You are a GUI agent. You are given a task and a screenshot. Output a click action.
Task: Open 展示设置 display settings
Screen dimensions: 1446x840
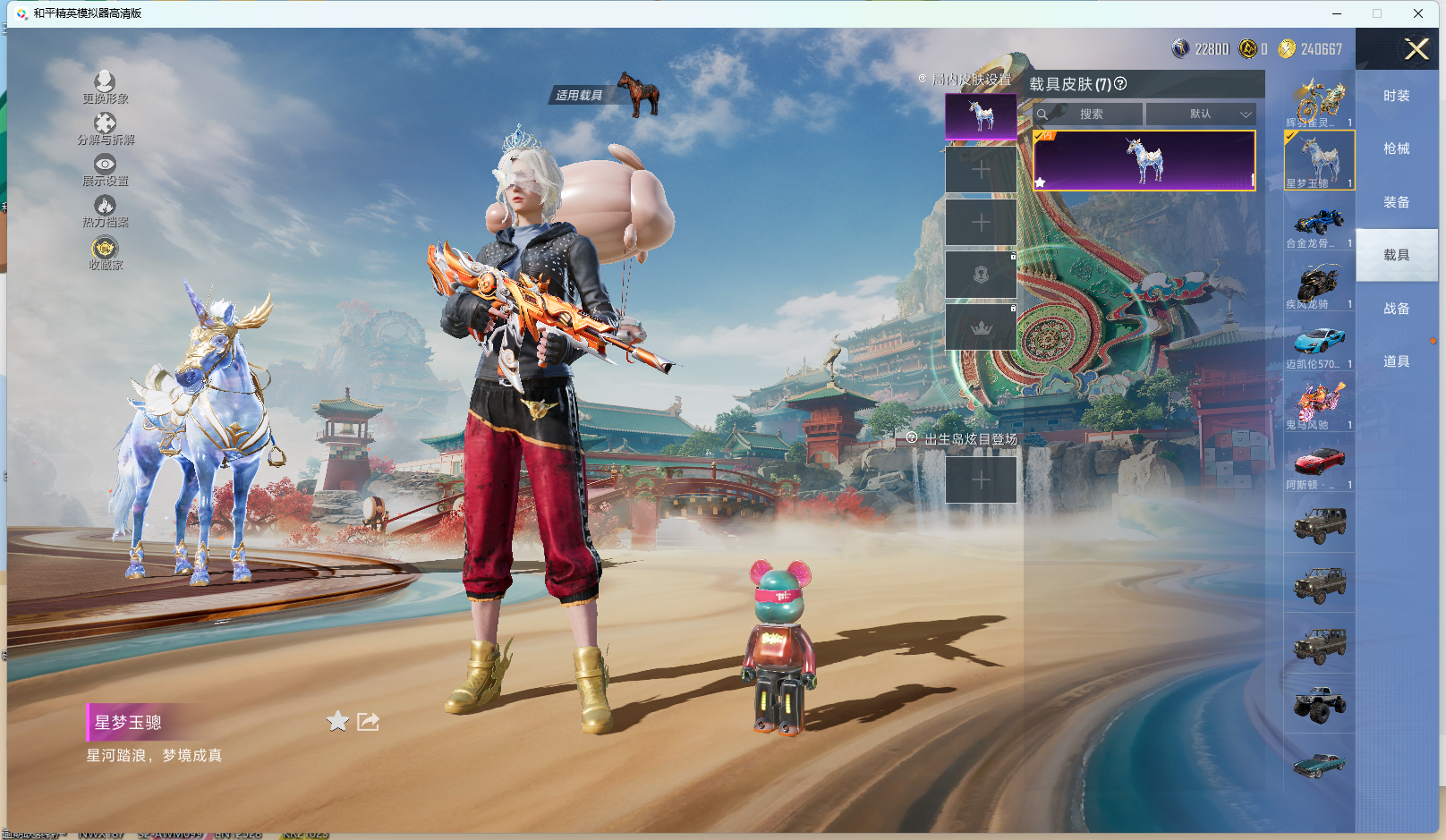(105, 169)
